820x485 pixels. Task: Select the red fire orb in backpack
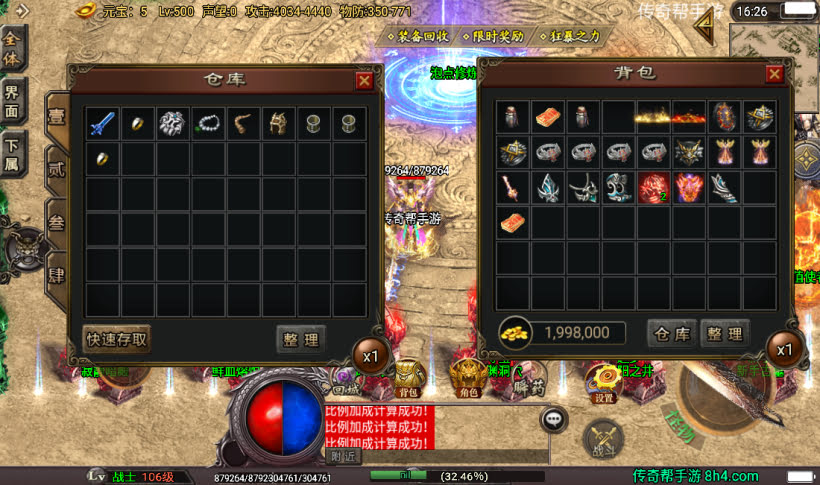[x=653, y=187]
